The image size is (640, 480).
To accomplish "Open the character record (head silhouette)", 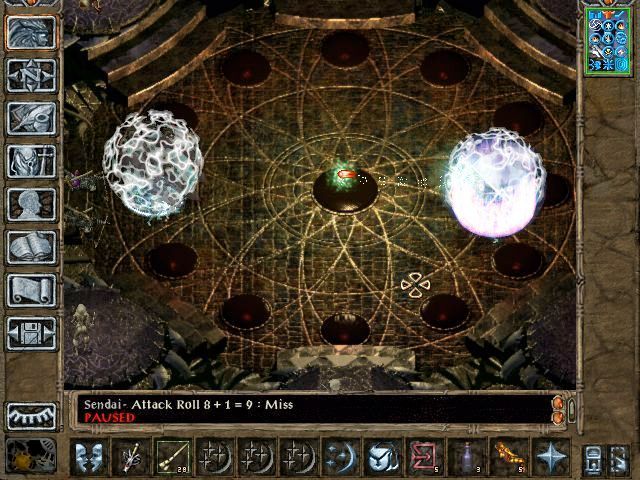I will (31, 204).
